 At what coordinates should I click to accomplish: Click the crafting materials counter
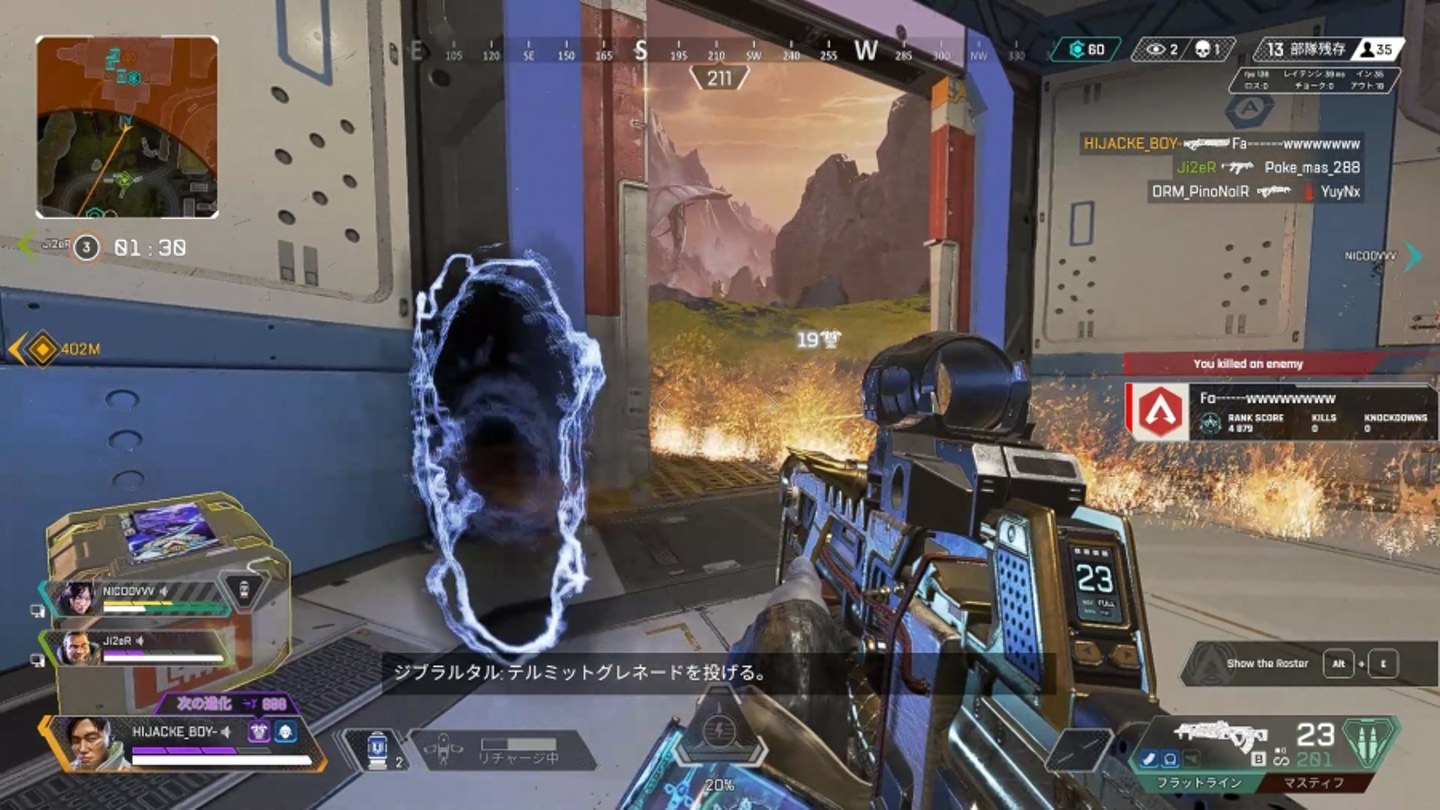(x=1085, y=50)
